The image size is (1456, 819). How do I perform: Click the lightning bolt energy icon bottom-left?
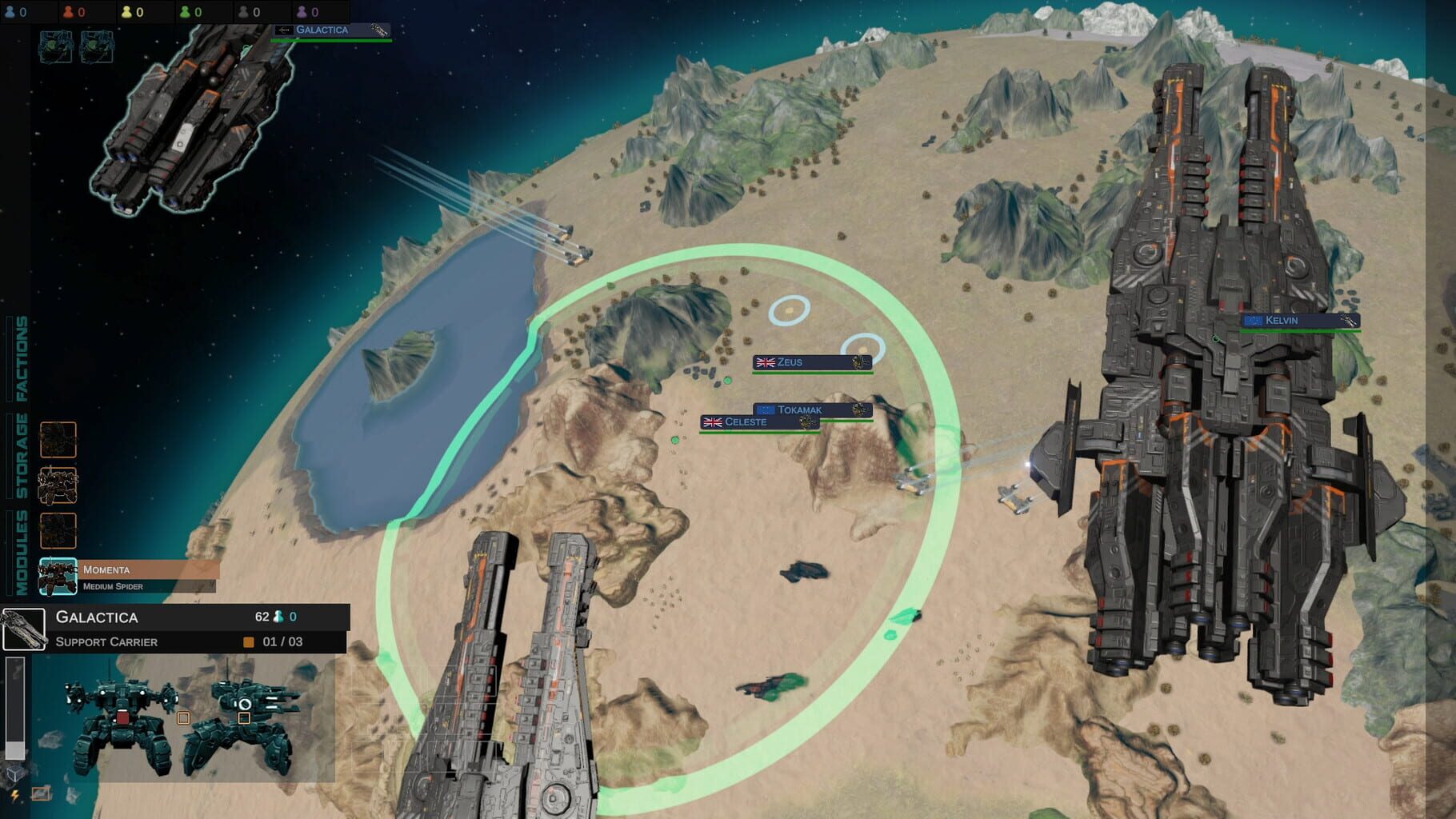point(14,795)
